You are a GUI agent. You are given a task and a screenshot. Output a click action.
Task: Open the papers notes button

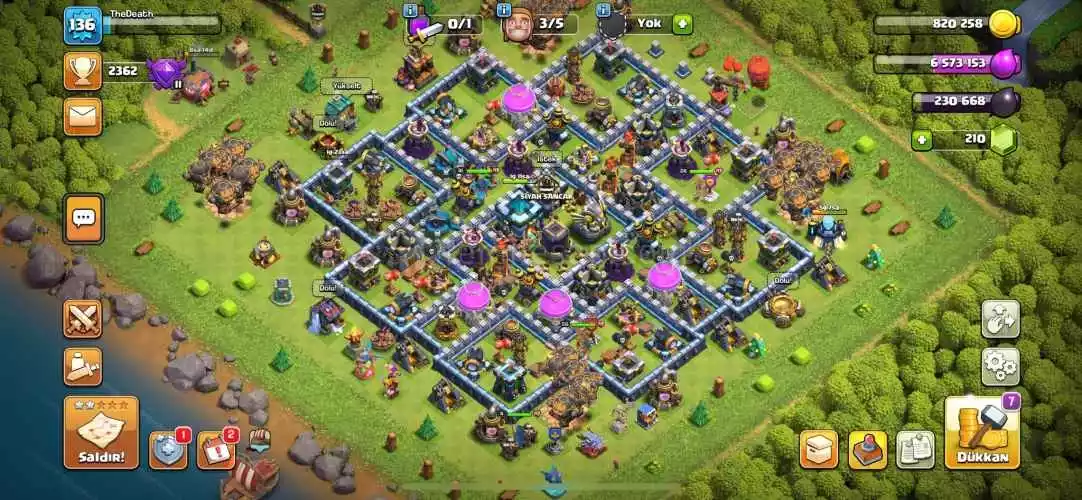pyautogui.click(x=915, y=449)
